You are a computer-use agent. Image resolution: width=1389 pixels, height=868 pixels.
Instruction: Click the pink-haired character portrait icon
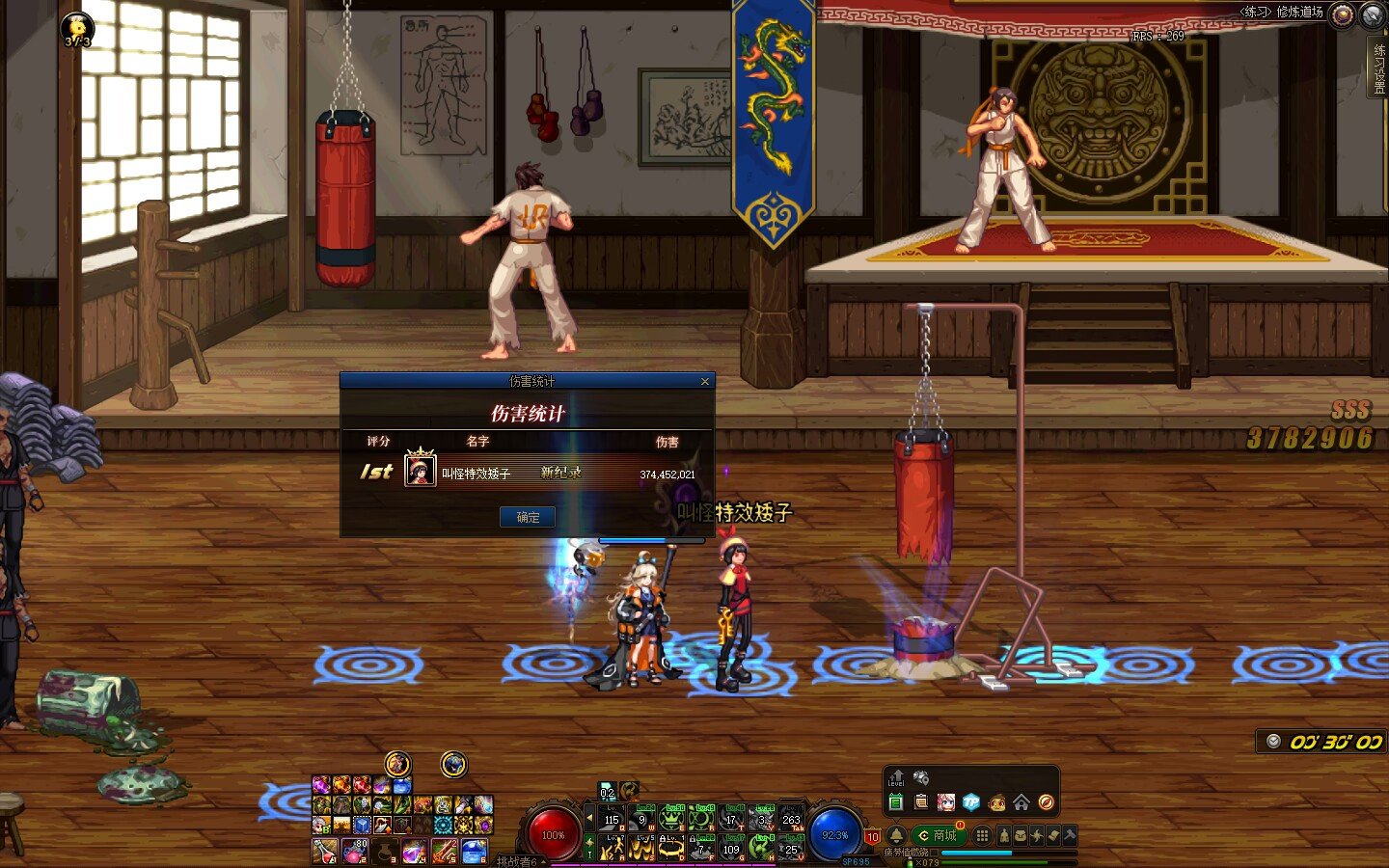[946, 802]
